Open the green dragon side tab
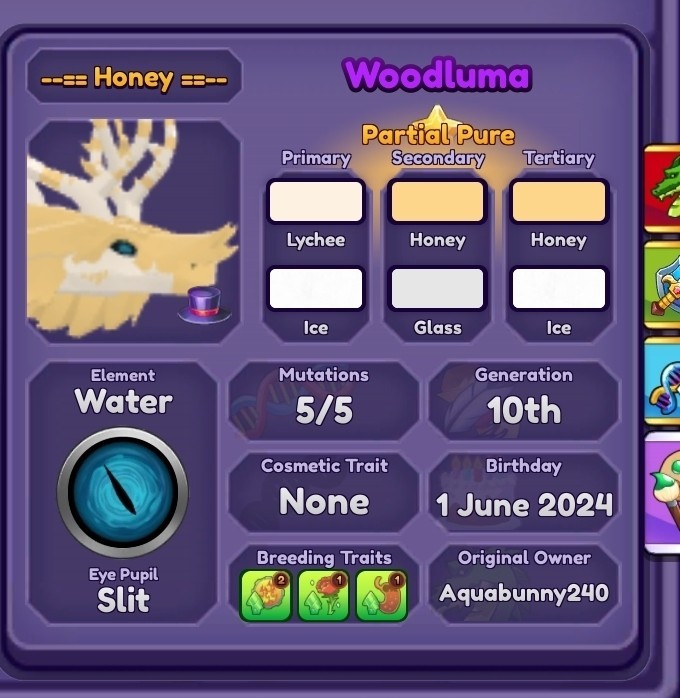 pos(664,188)
